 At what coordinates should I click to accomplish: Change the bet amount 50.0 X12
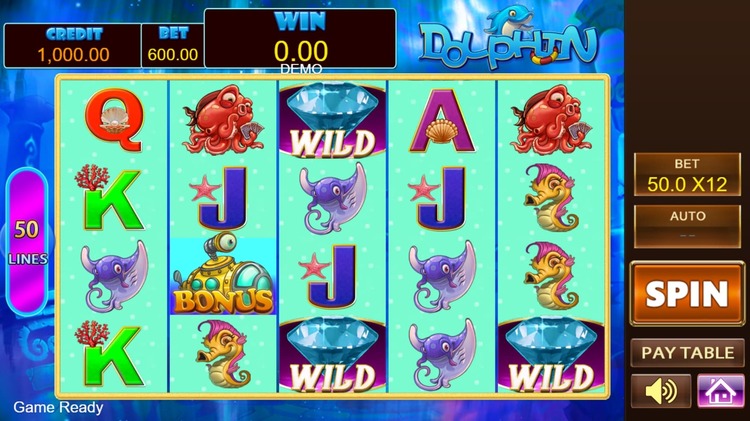686,174
